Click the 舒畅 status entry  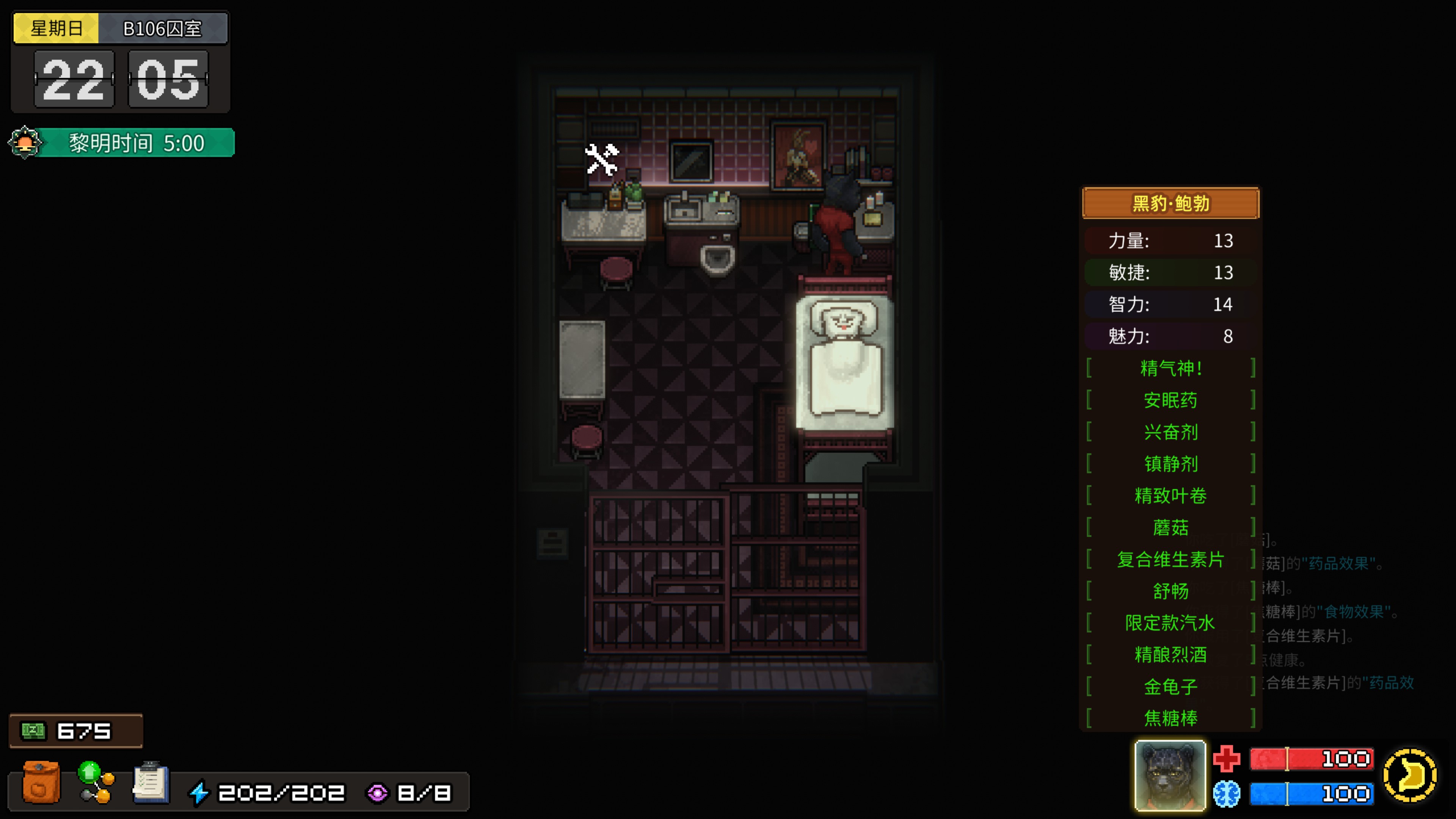tap(1170, 591)
